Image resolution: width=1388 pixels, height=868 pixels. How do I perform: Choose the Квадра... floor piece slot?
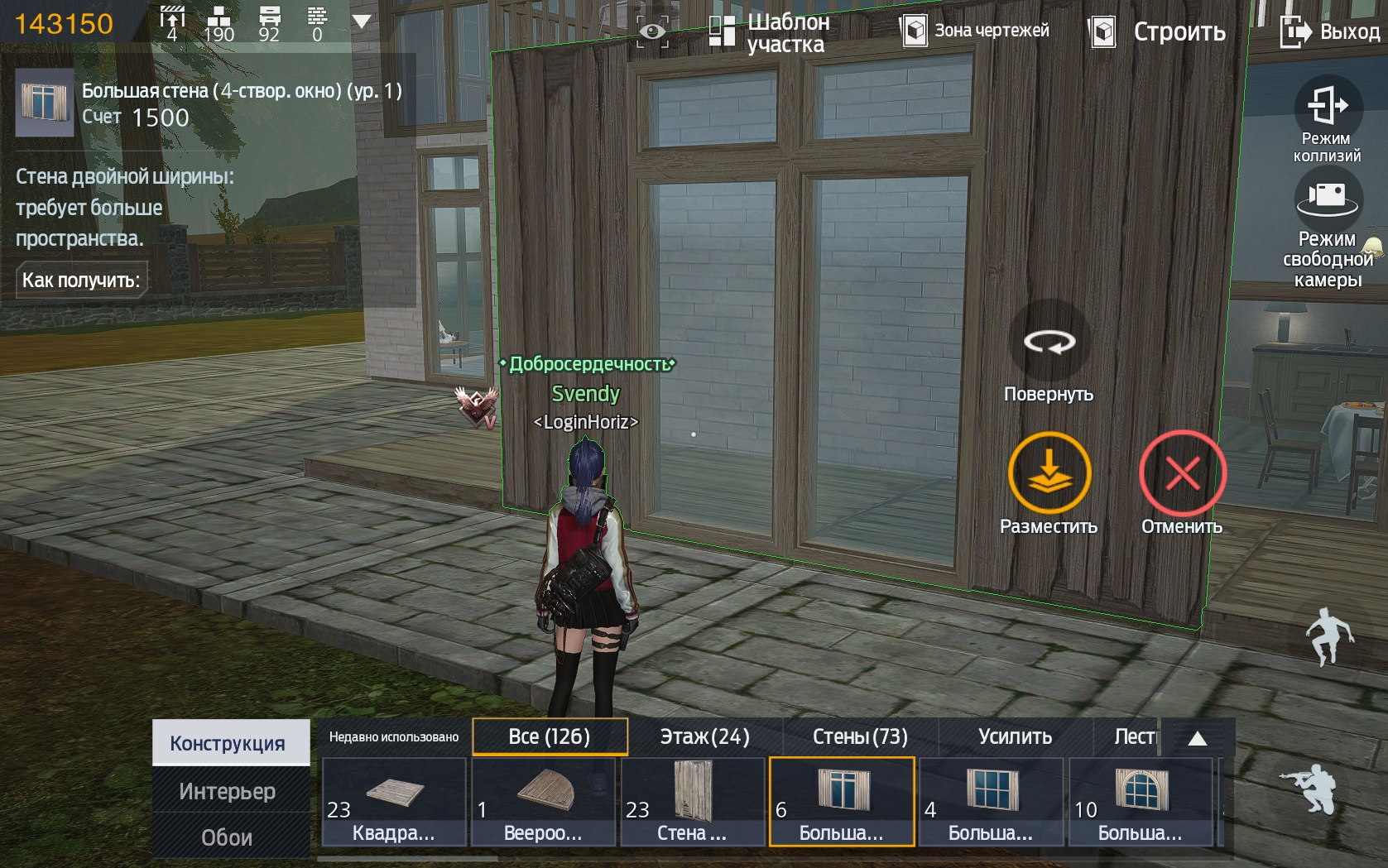point(394,801)
